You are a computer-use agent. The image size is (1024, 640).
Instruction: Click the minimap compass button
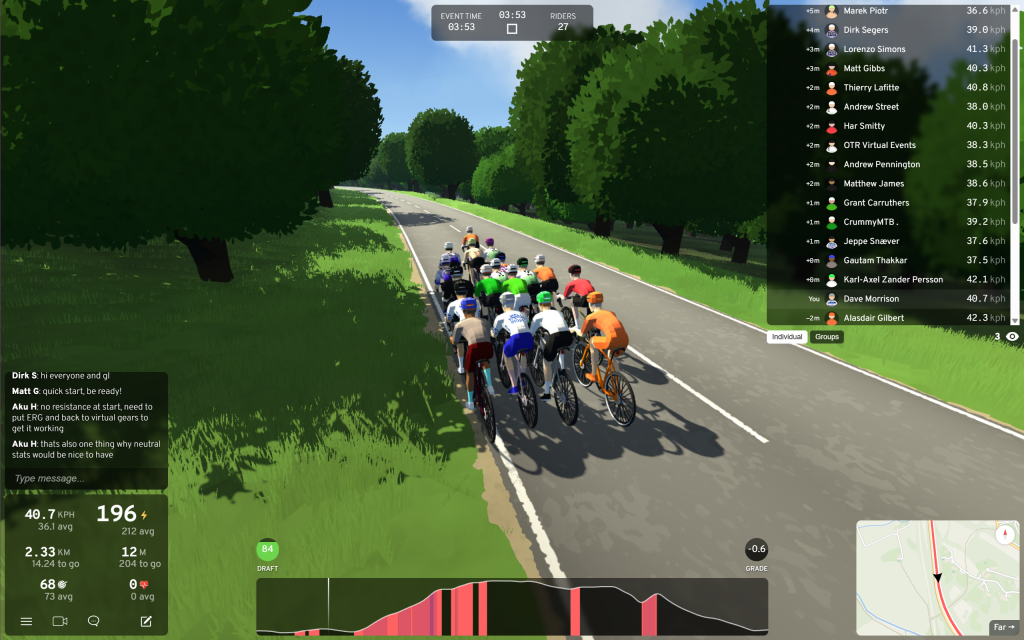pos(1005,535)
